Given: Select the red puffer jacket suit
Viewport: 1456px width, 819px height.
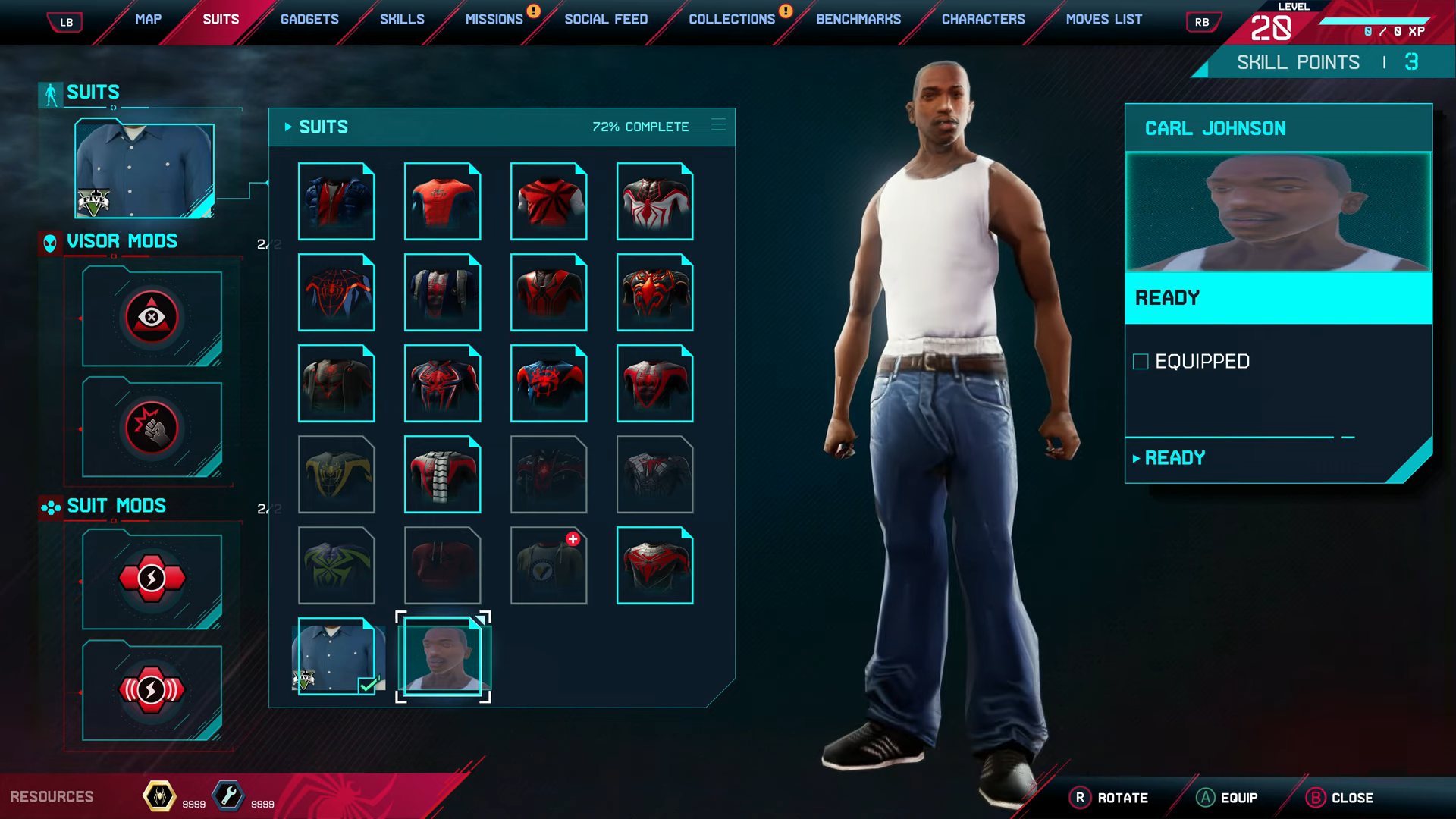Looking at the screenshot, I should pos(337,202).
